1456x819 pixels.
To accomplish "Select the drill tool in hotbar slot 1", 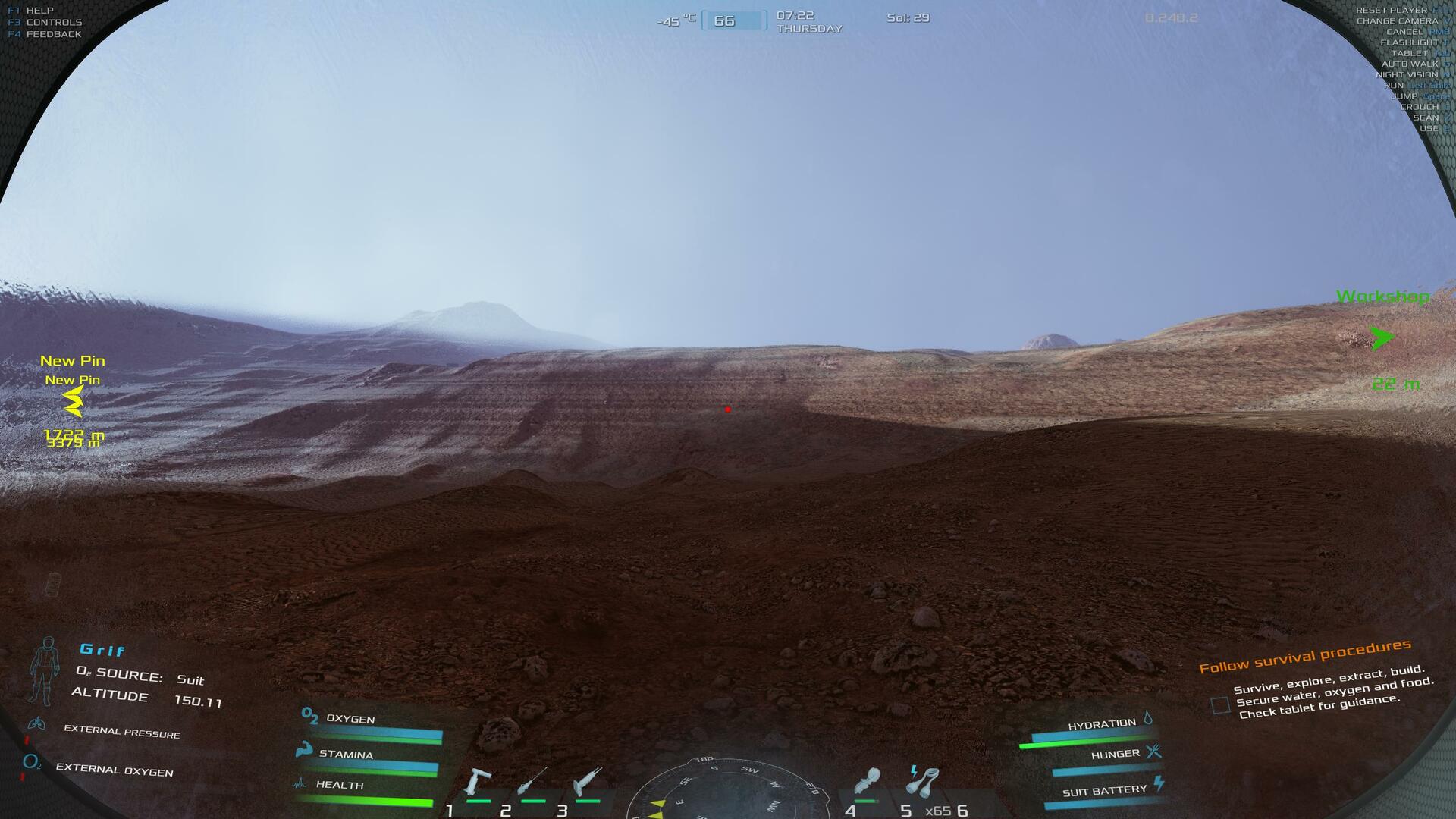I will [479, 783].
